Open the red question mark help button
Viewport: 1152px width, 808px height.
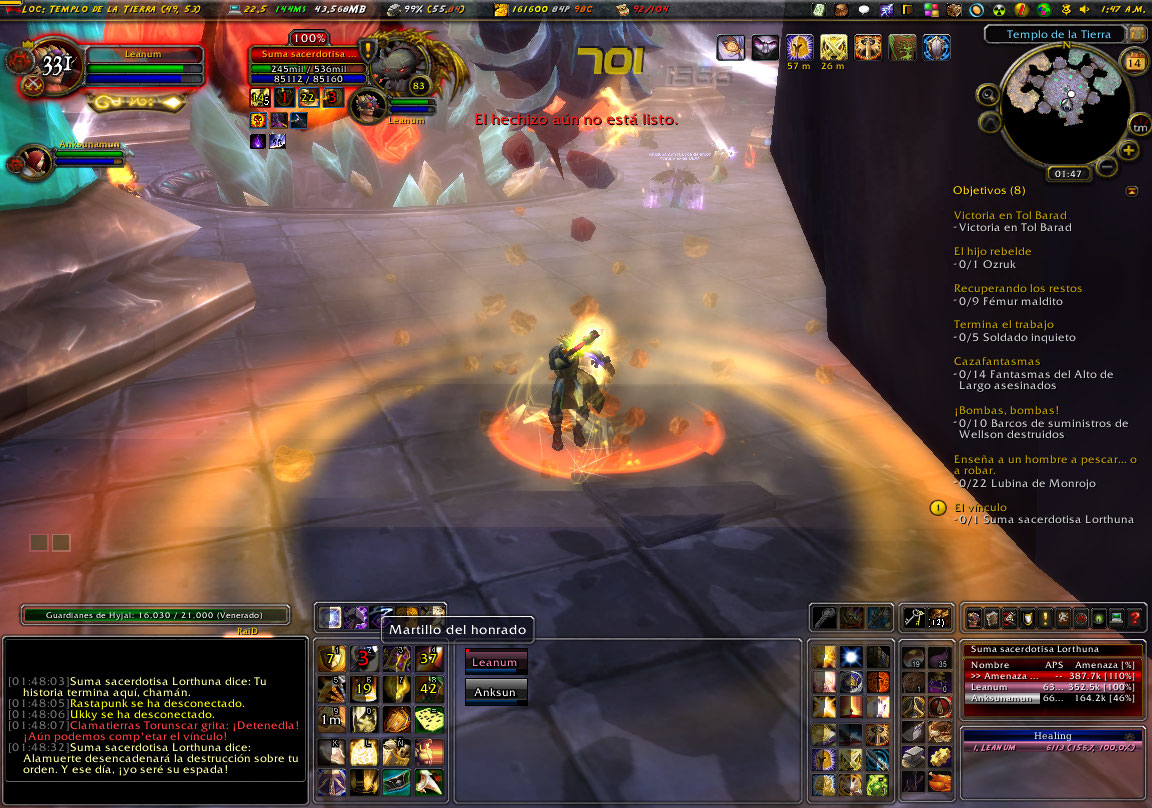pos(1134,618)
